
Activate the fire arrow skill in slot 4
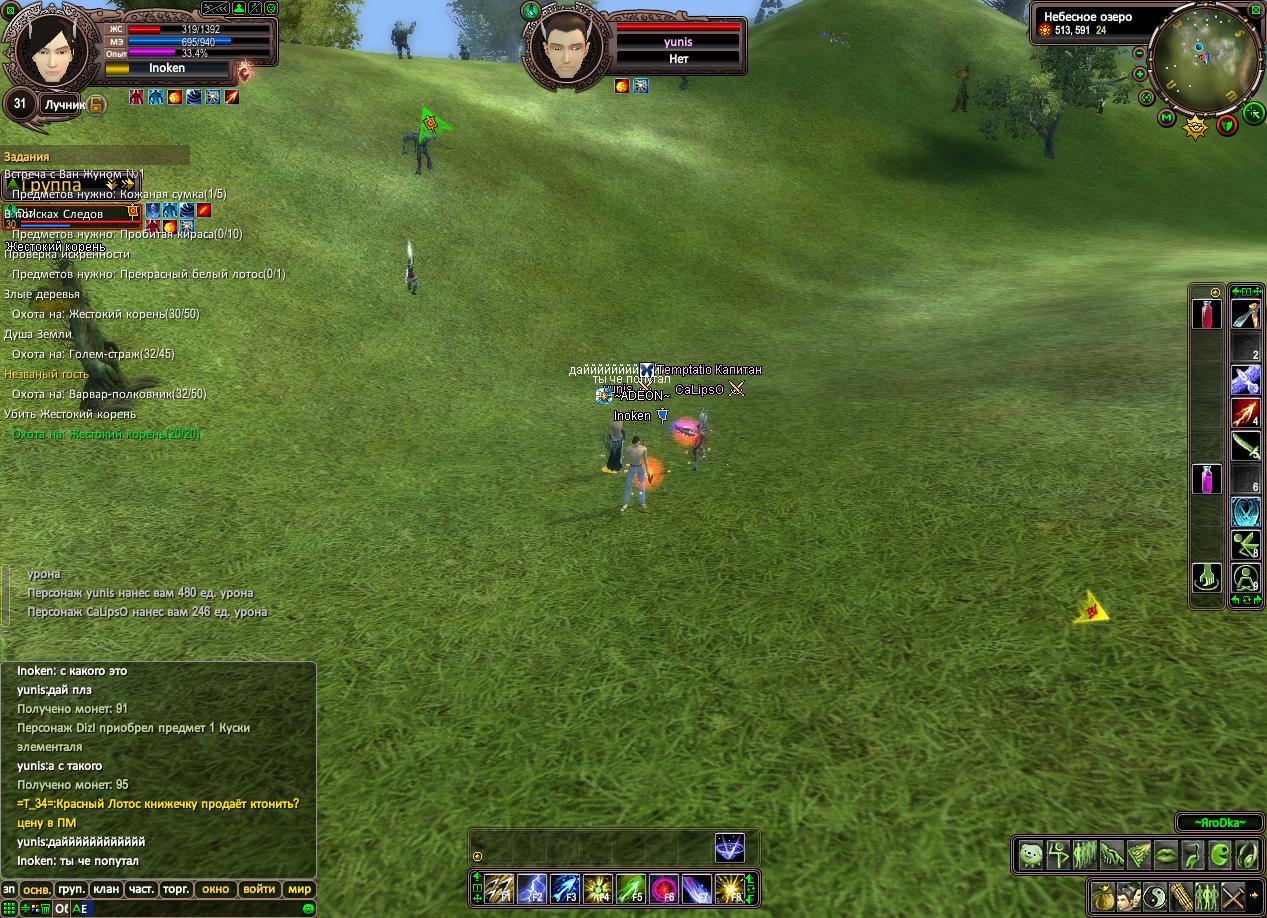(x=1245, y=412)
